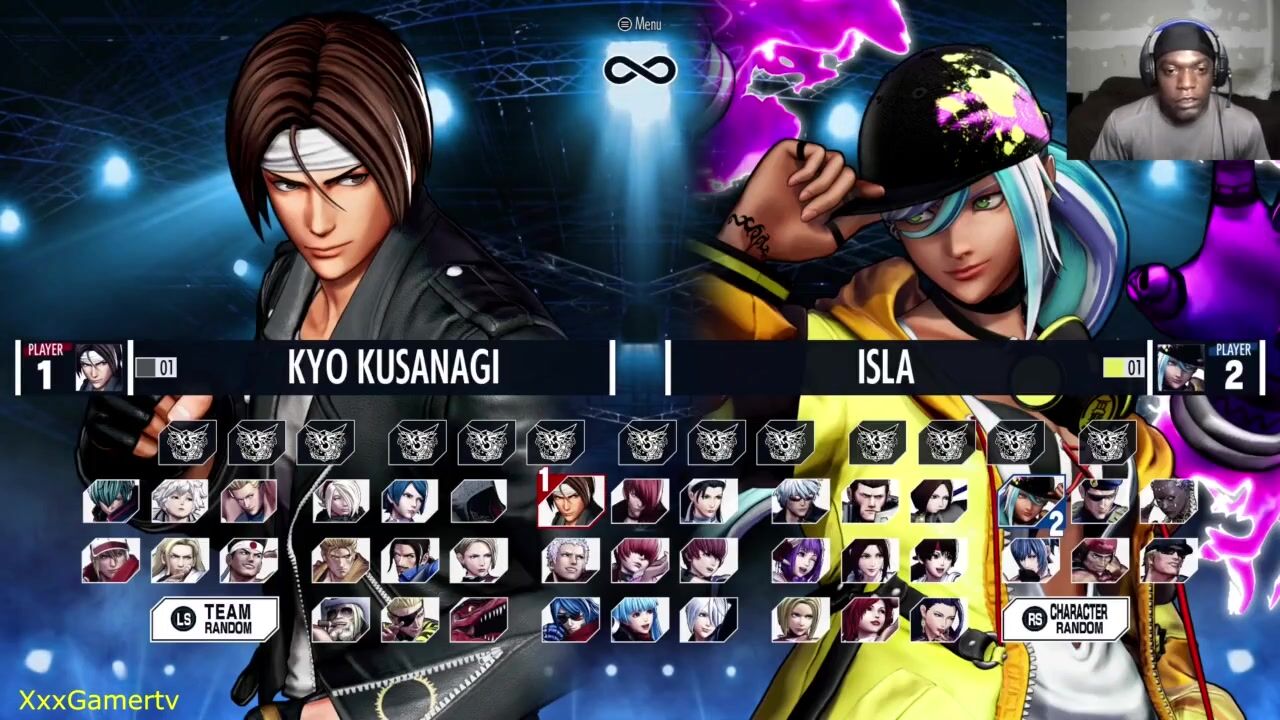This screenshot has width=1280, height=720.
Task: Click the Character Random button
Action: 1066,620
